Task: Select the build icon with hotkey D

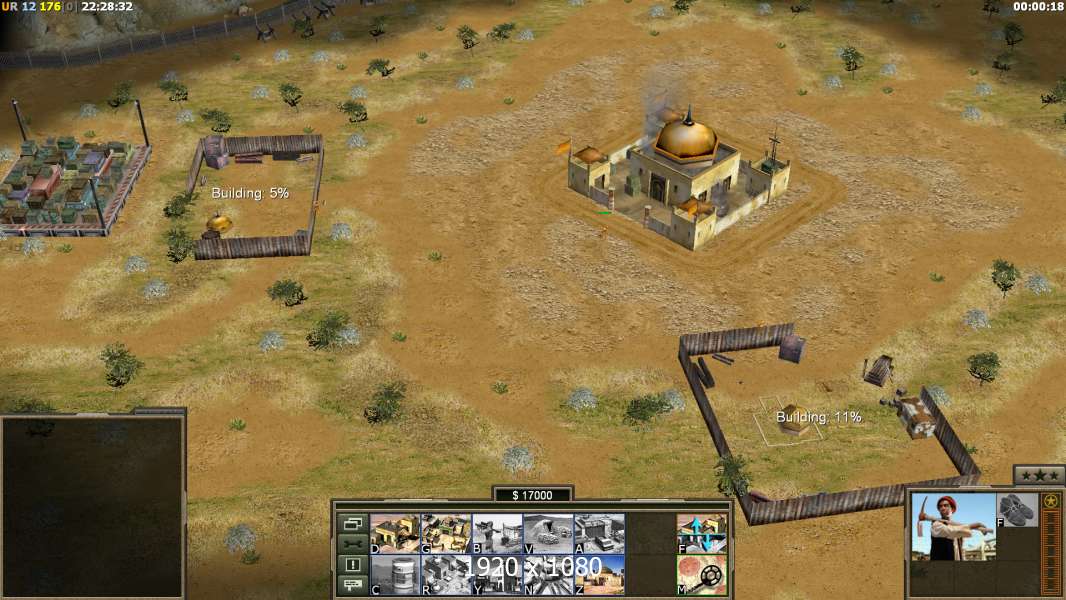Action: click(x=395, y=533)
